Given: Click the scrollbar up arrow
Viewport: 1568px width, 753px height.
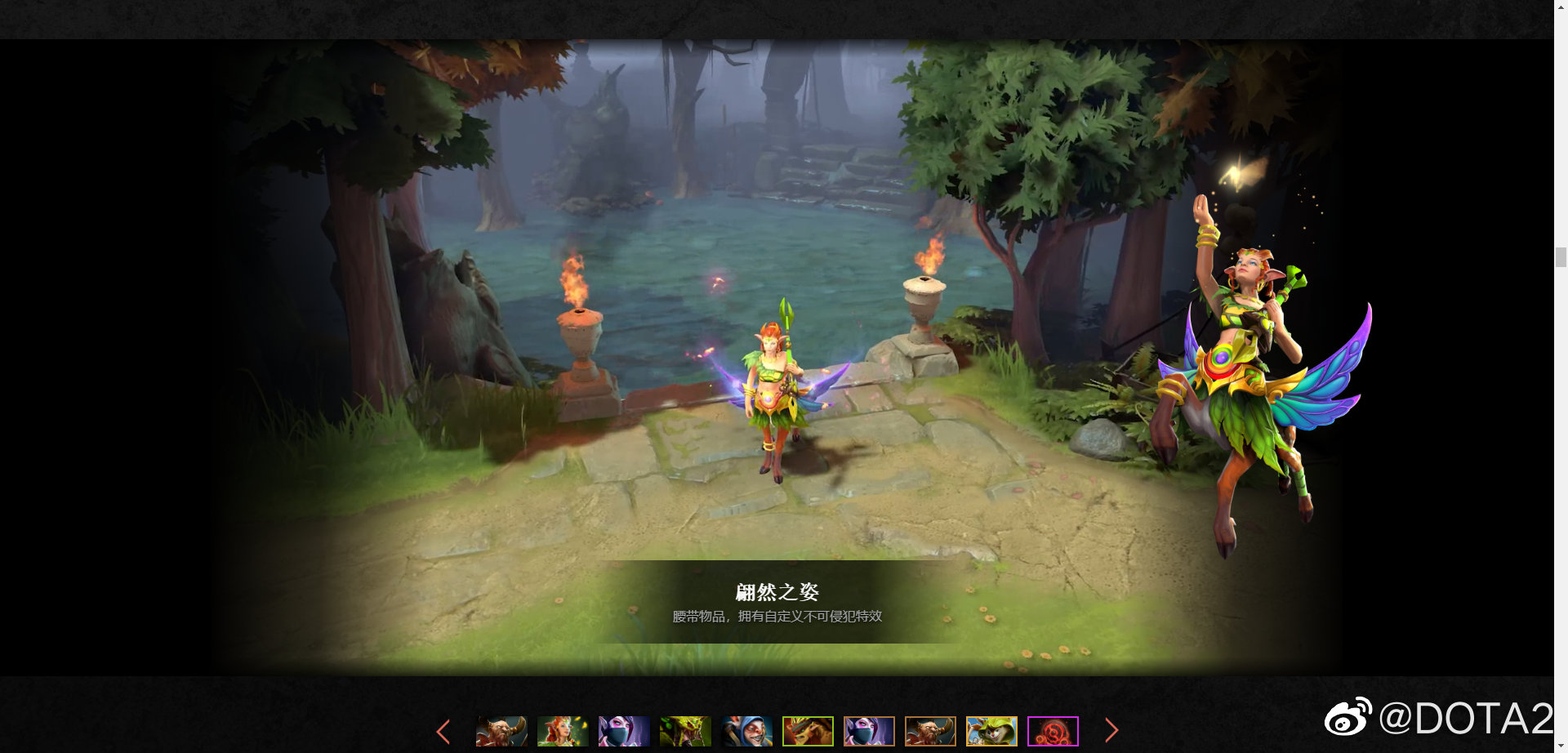Looking at the screenshot, I should tap(1561, 7).
